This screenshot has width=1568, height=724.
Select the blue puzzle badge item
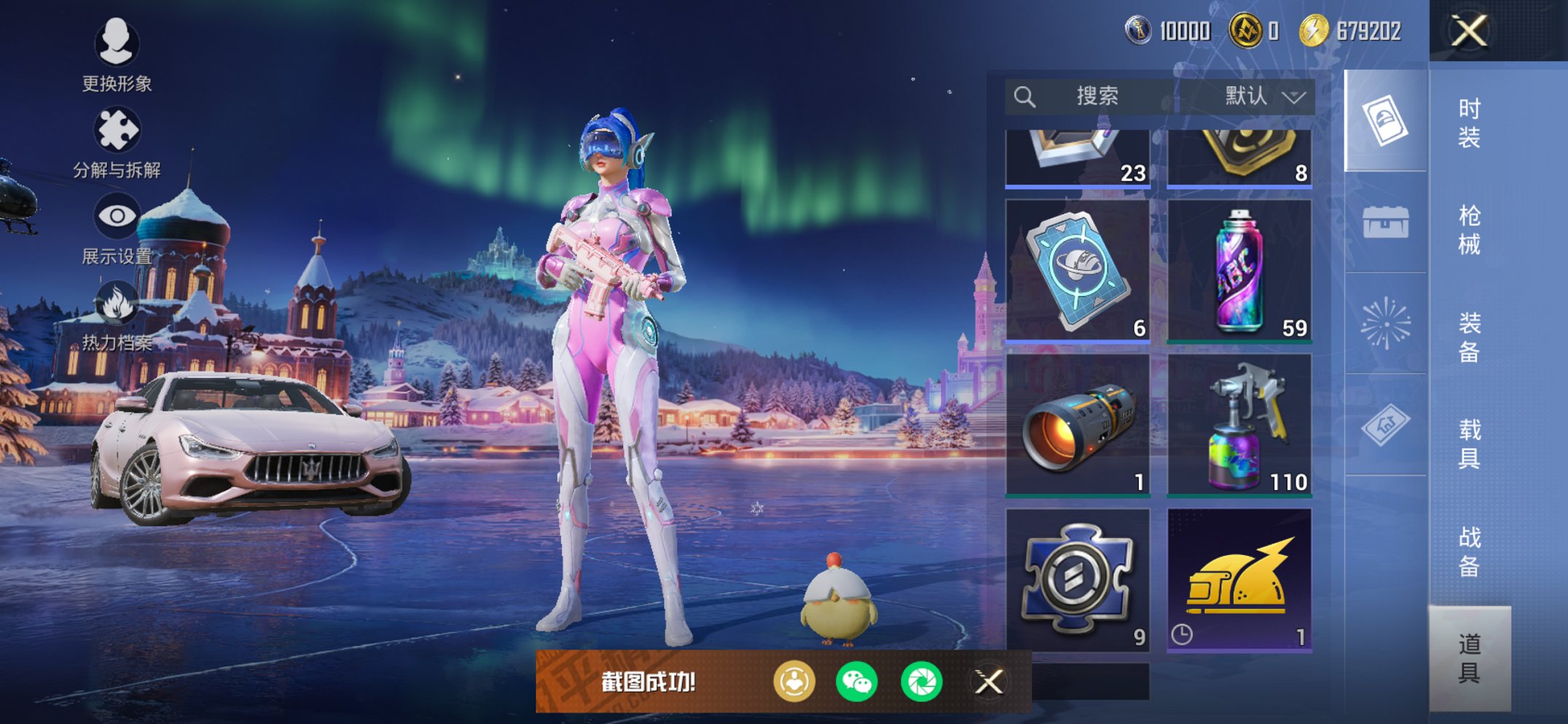pos(1078,579)
